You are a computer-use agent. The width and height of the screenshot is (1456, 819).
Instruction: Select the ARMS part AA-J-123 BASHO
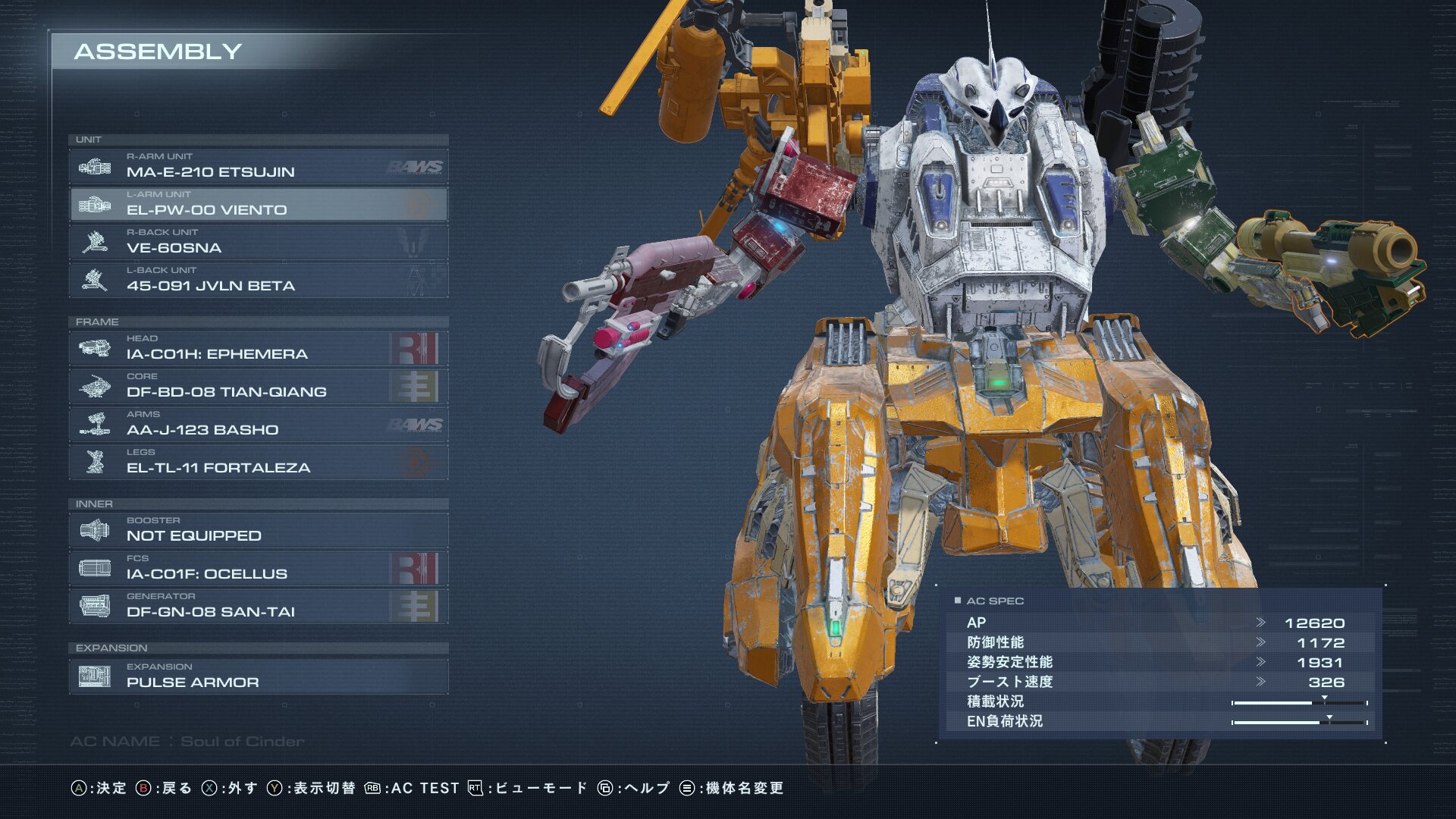coord(258,424)
